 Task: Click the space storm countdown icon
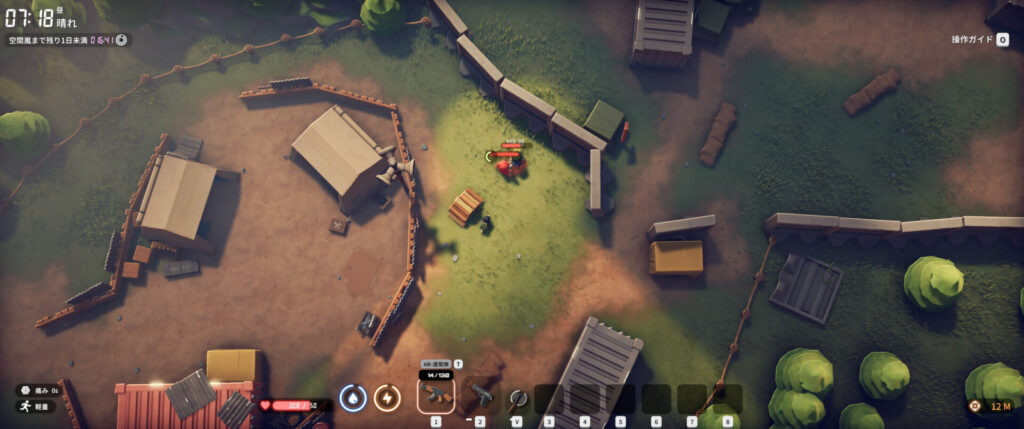(x=121, y=40)
